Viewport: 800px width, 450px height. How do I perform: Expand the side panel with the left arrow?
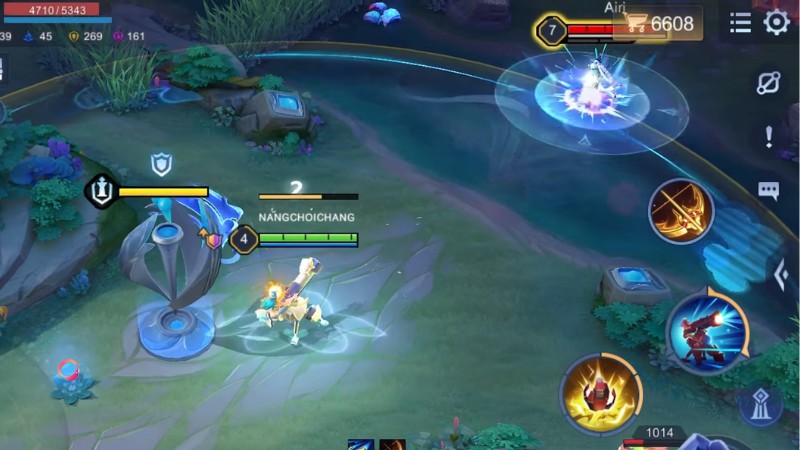782,274
